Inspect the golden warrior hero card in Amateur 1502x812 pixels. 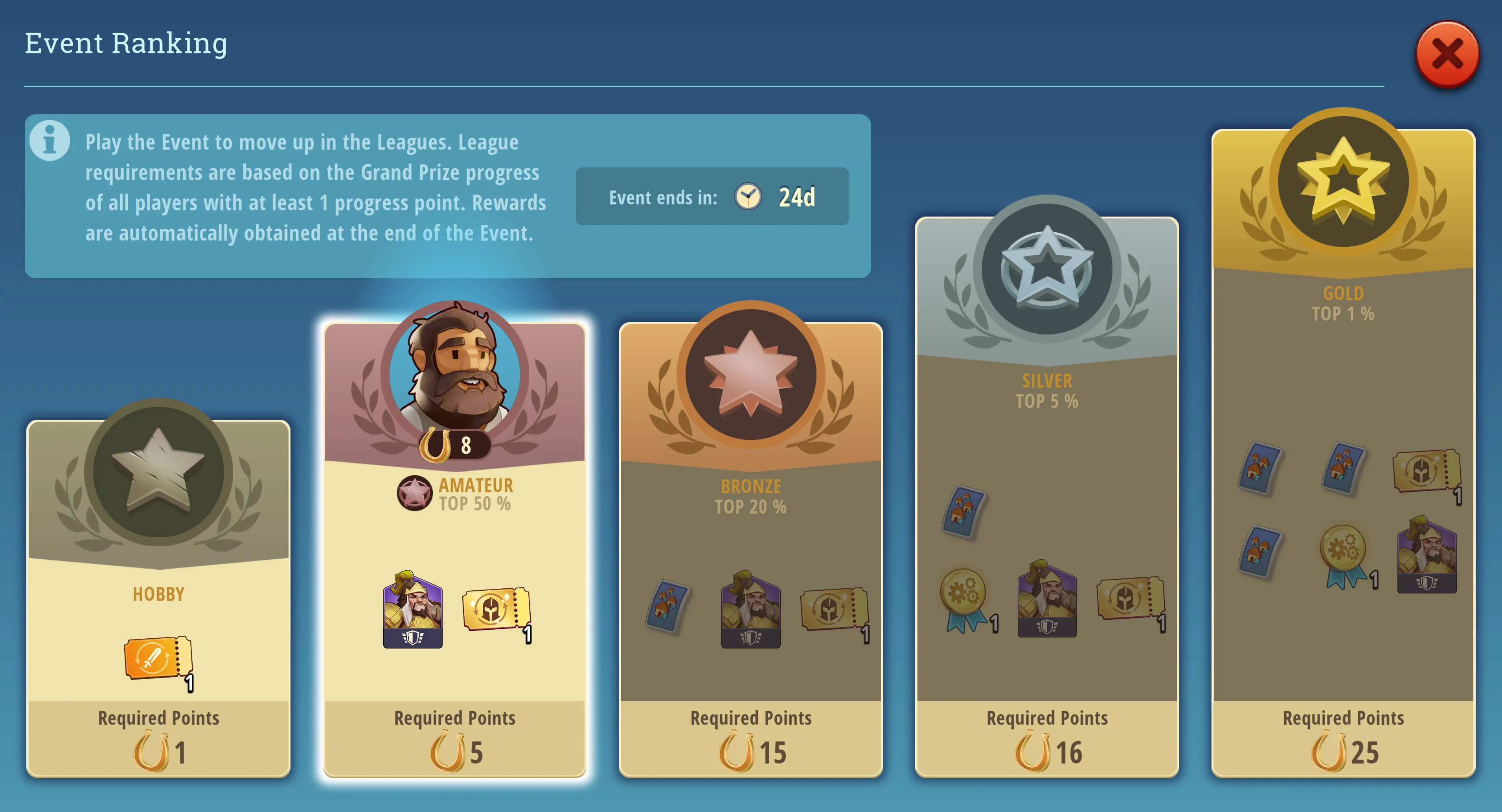click(x=412, y=610)
